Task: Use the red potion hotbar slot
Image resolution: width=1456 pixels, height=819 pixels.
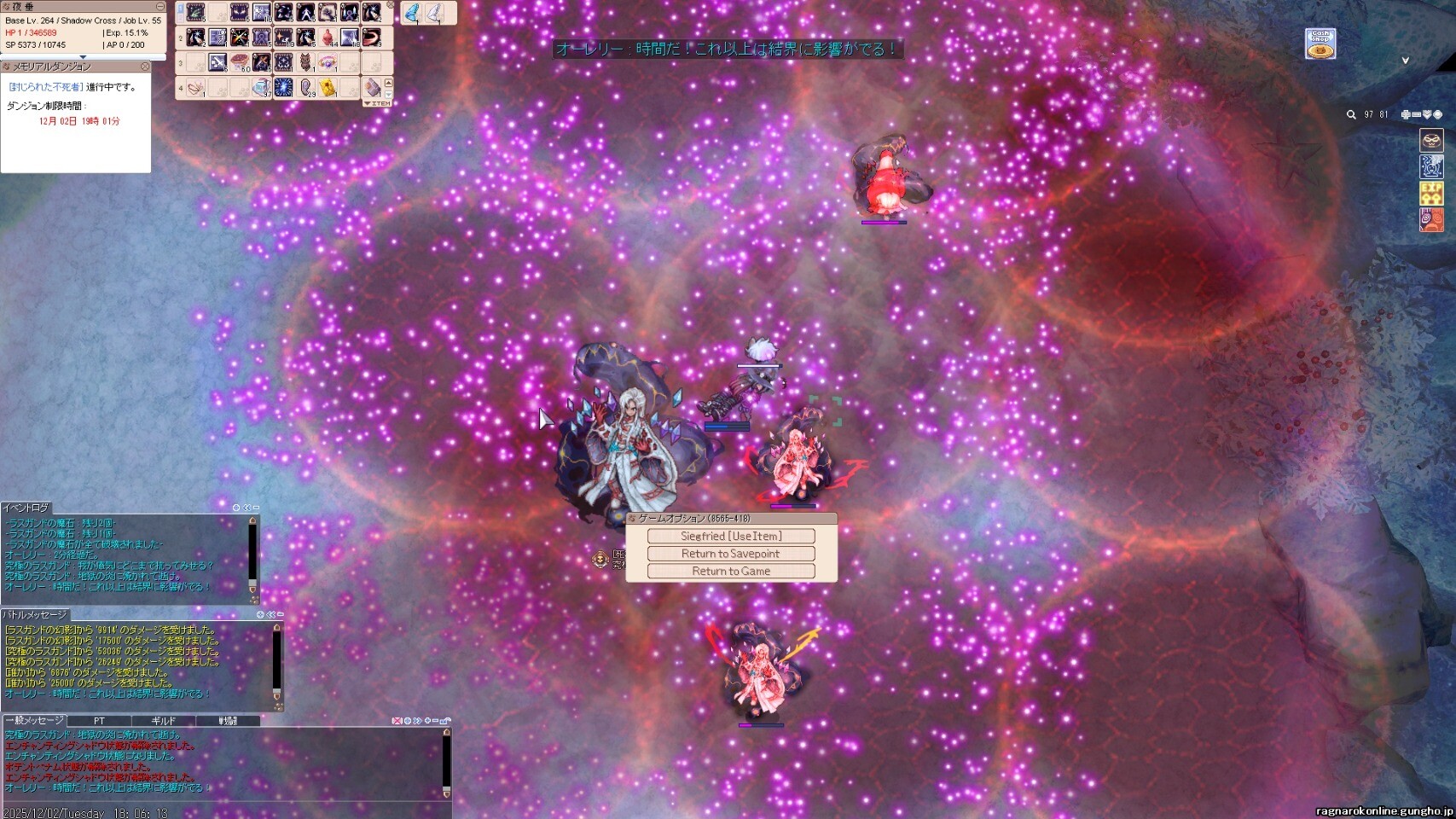Action: tap(328, 38)
